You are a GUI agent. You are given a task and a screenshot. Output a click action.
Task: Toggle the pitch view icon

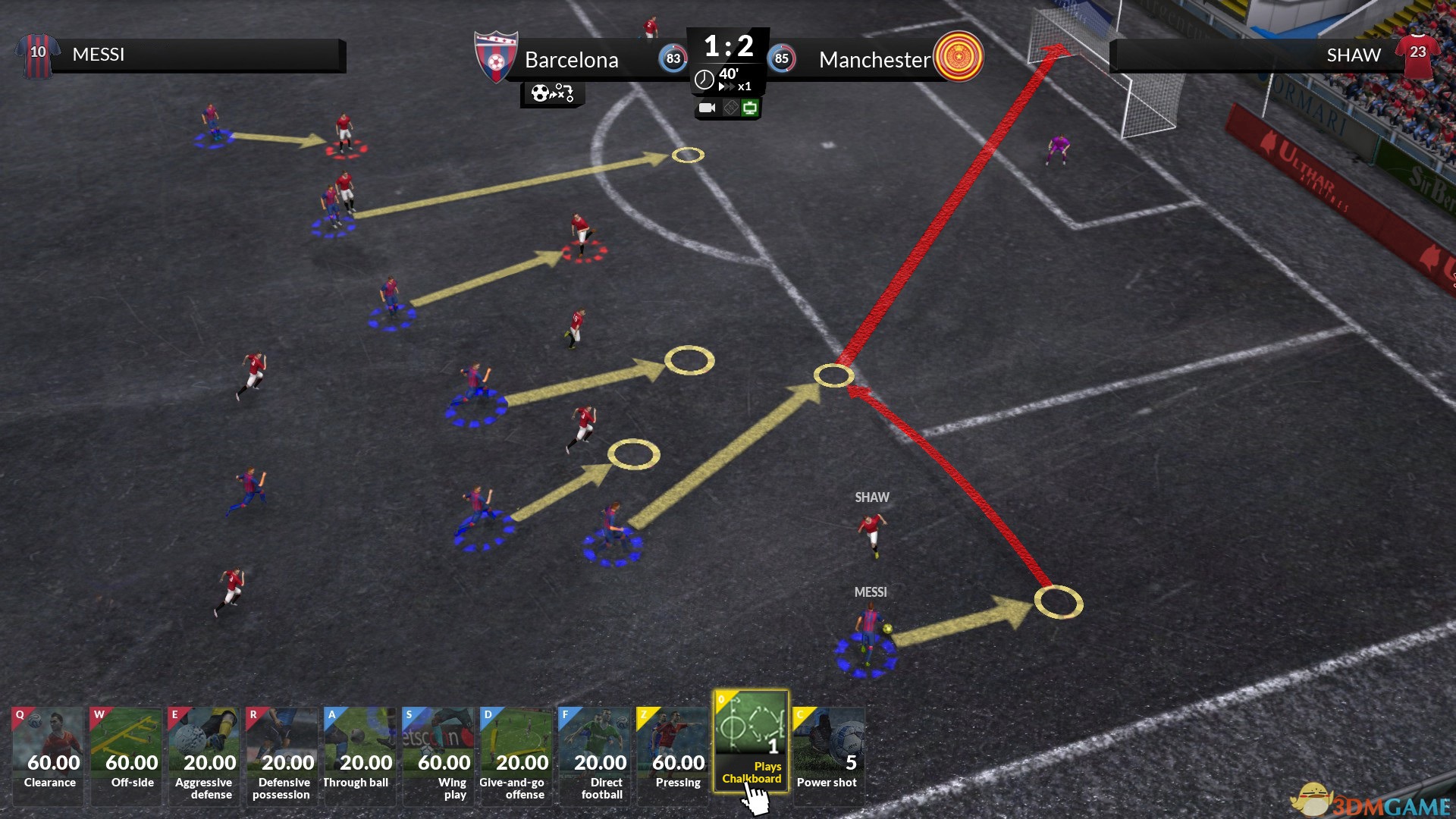pos(730,108)
